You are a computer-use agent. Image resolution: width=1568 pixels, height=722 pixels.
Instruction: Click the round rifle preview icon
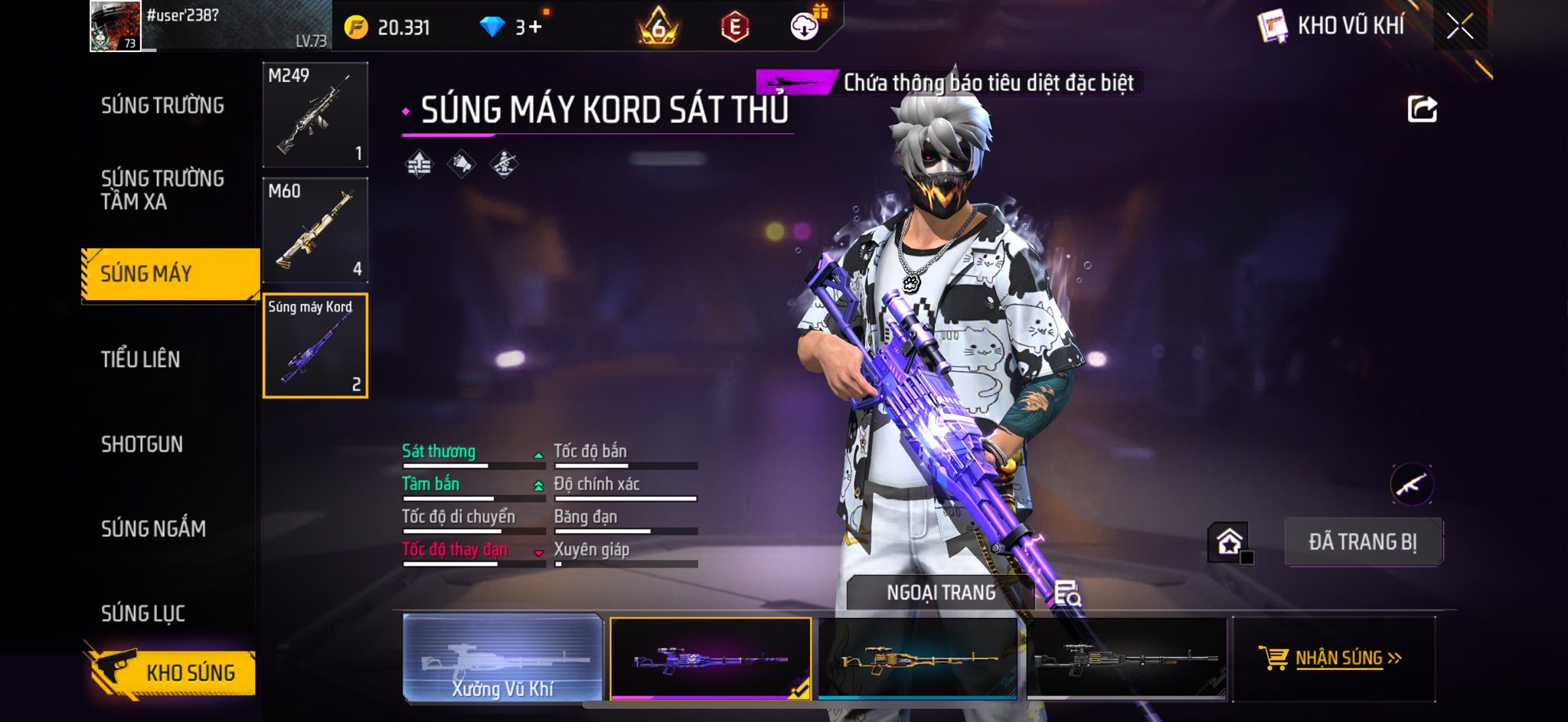click(x=1411, y=484)
